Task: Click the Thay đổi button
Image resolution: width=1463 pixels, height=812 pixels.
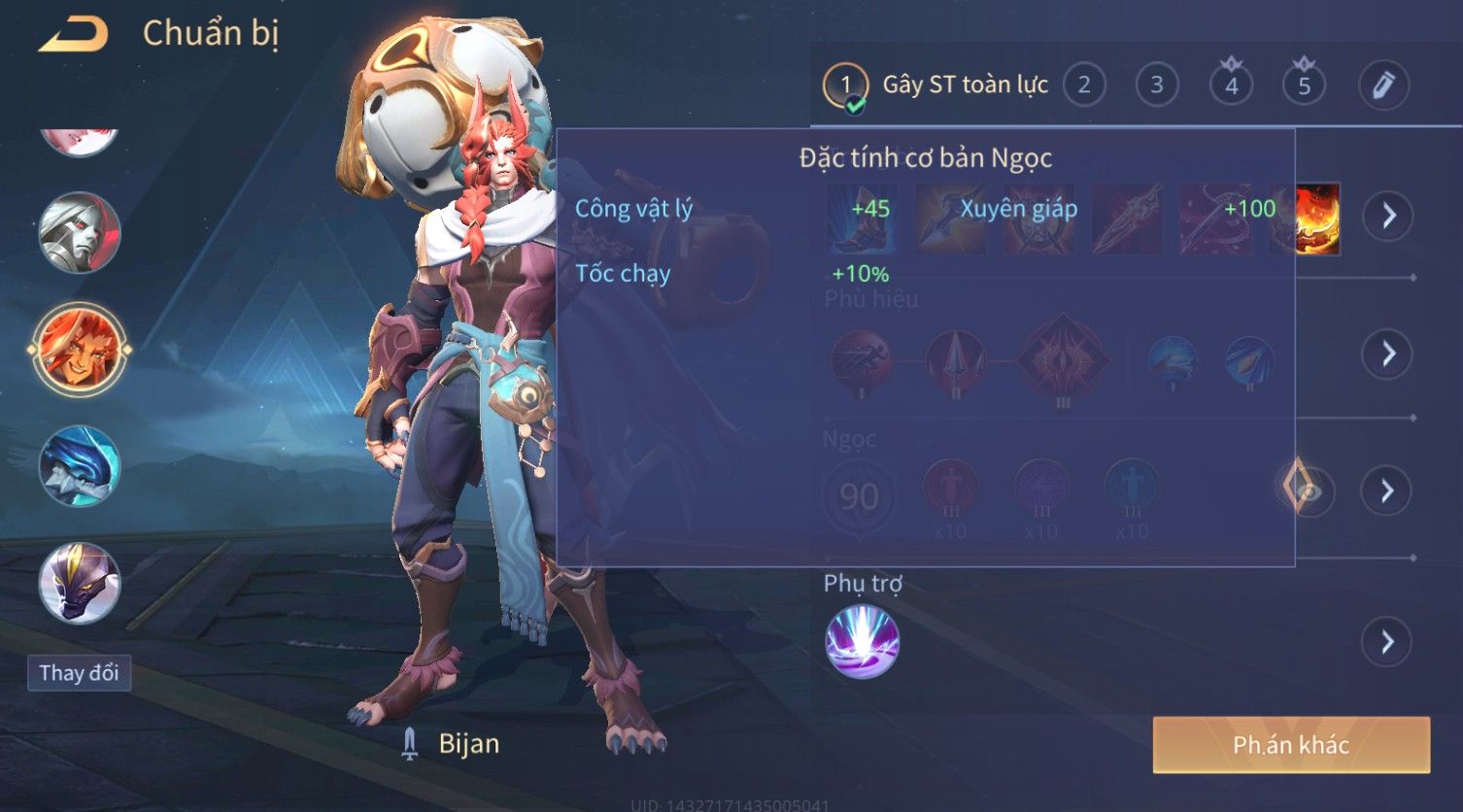Action: pos(79,673)
